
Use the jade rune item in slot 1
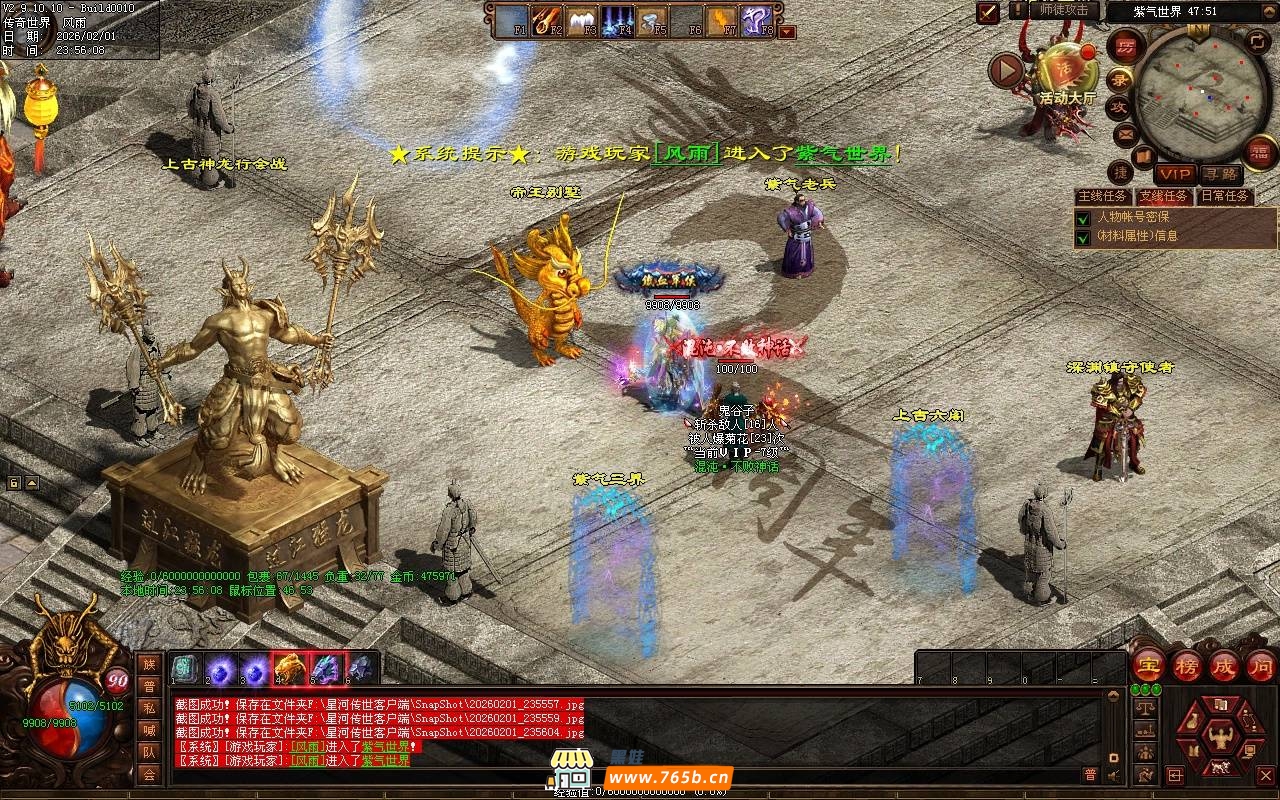(182, 667)
